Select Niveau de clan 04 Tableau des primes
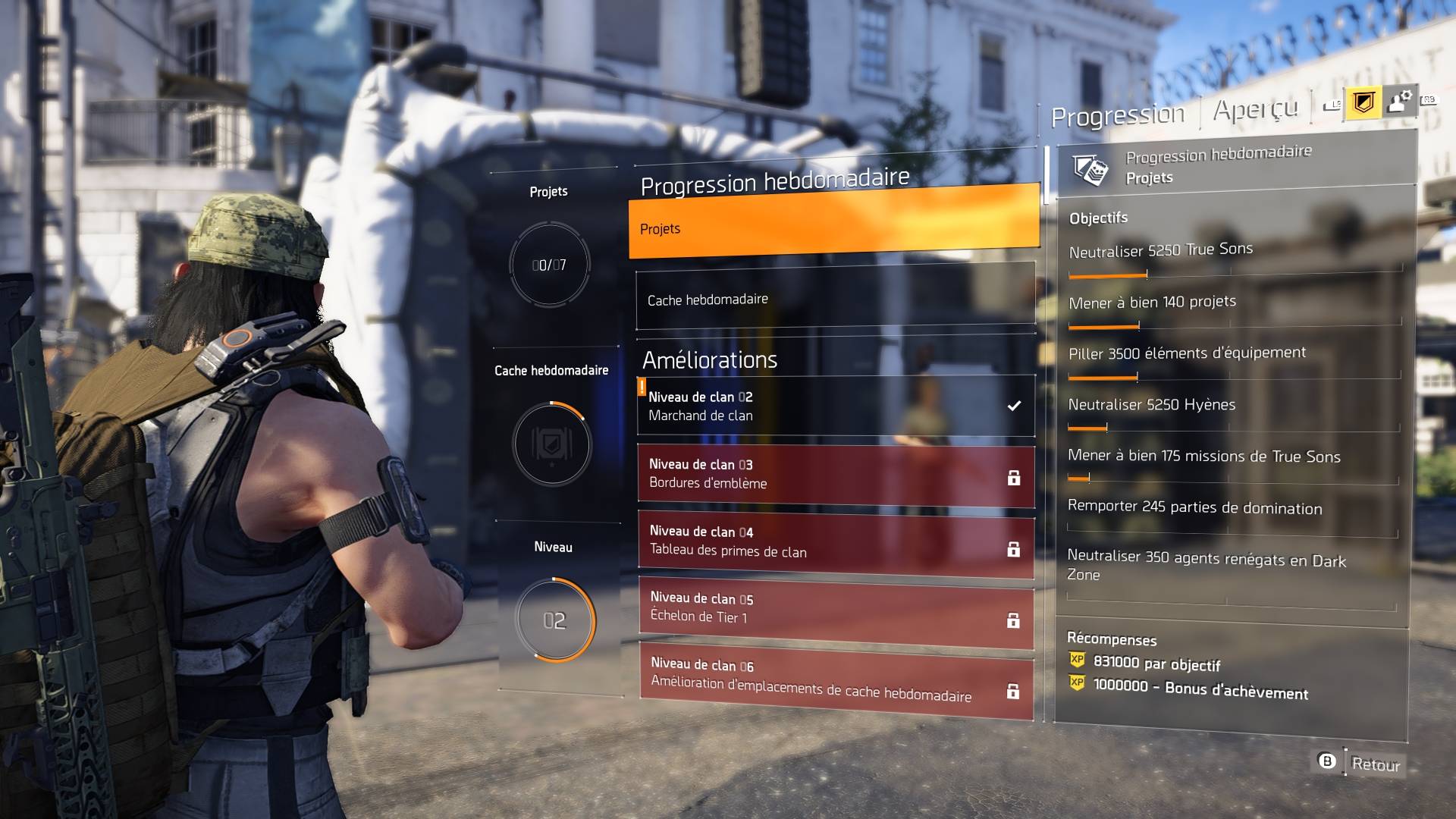The width and height of the screenshot is (1456, 819). (835, 543)
